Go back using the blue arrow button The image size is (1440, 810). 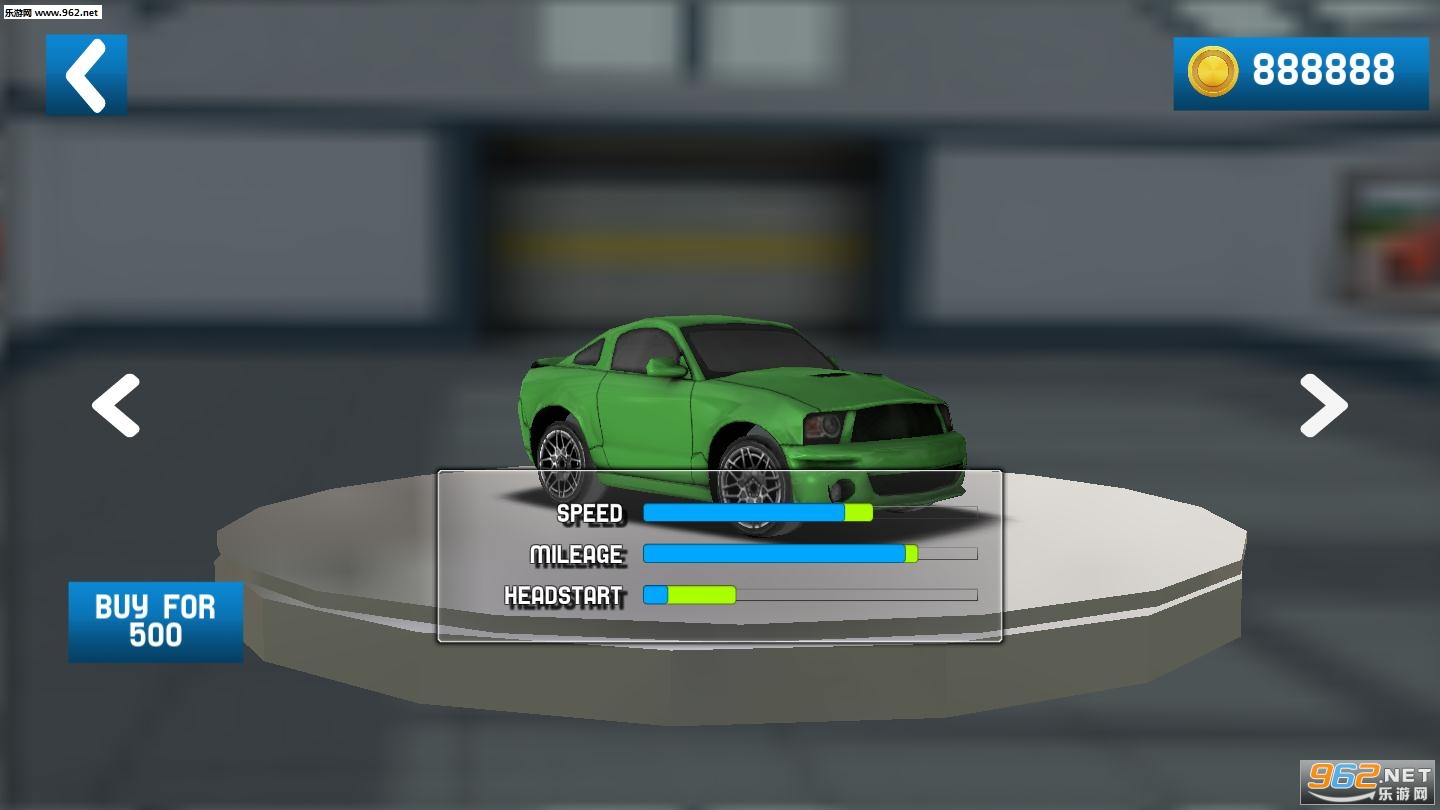(x=86, y=75)
